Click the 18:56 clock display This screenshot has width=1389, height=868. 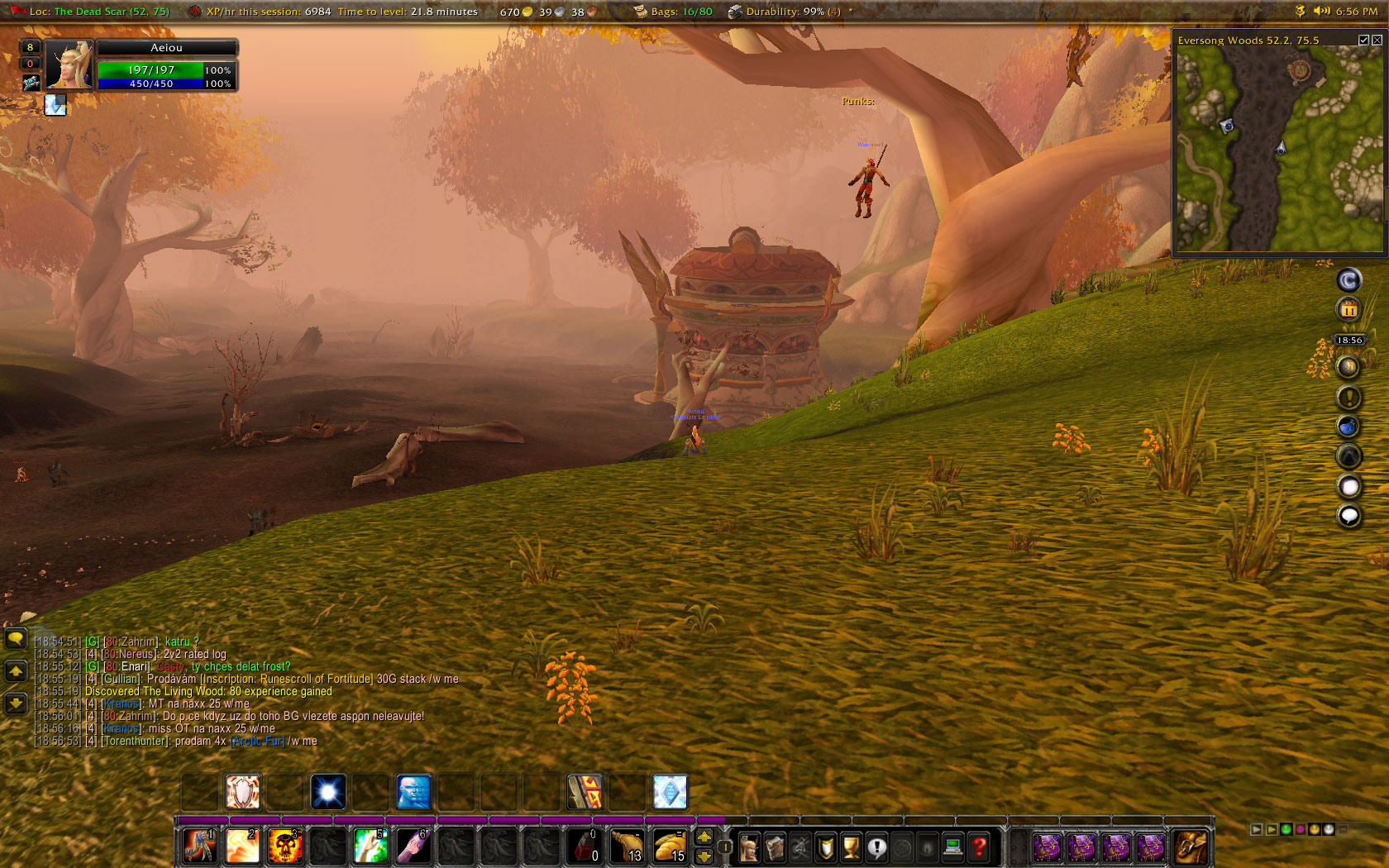[1349, 340]
